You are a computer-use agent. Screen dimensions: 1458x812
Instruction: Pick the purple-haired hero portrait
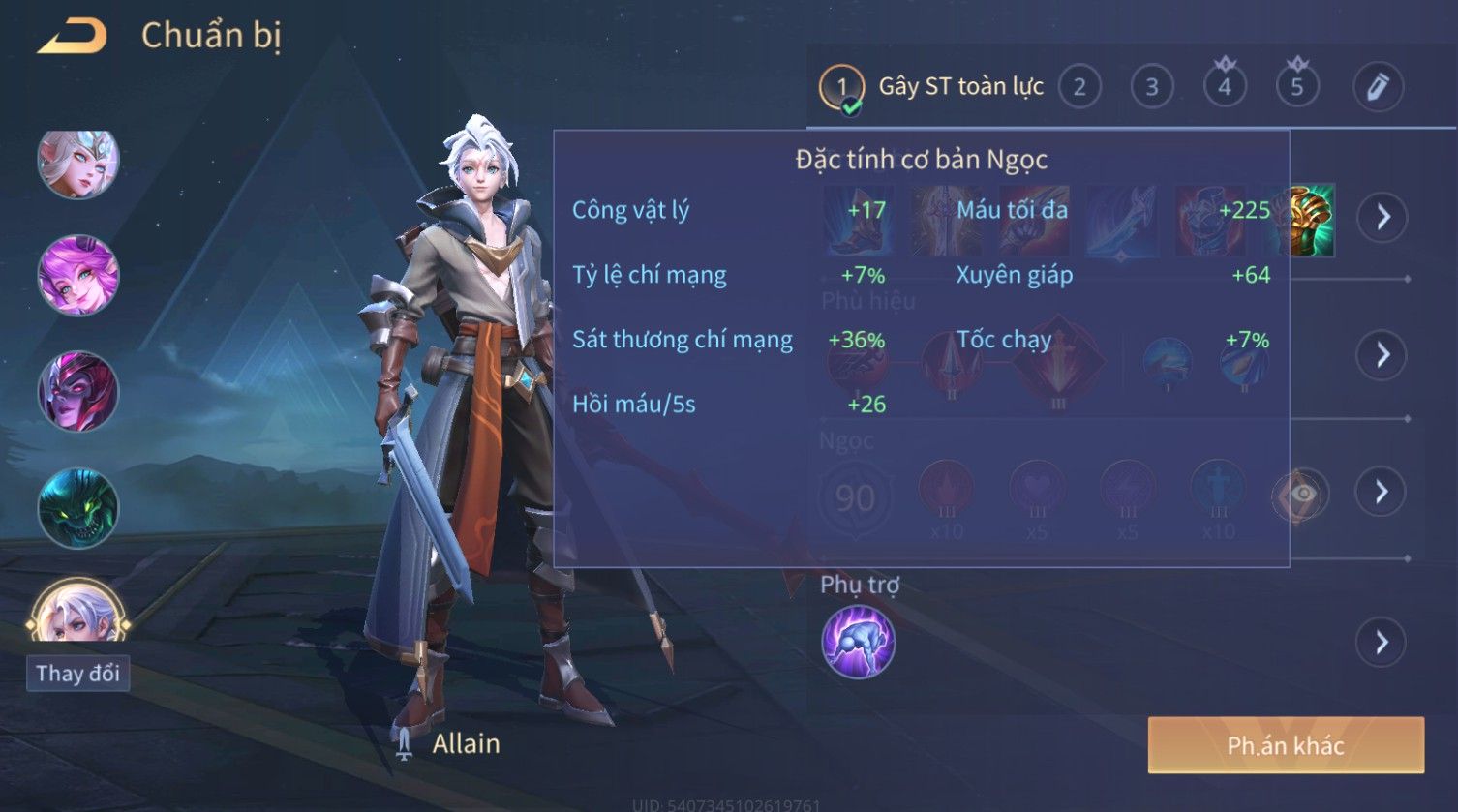[77, 276]
